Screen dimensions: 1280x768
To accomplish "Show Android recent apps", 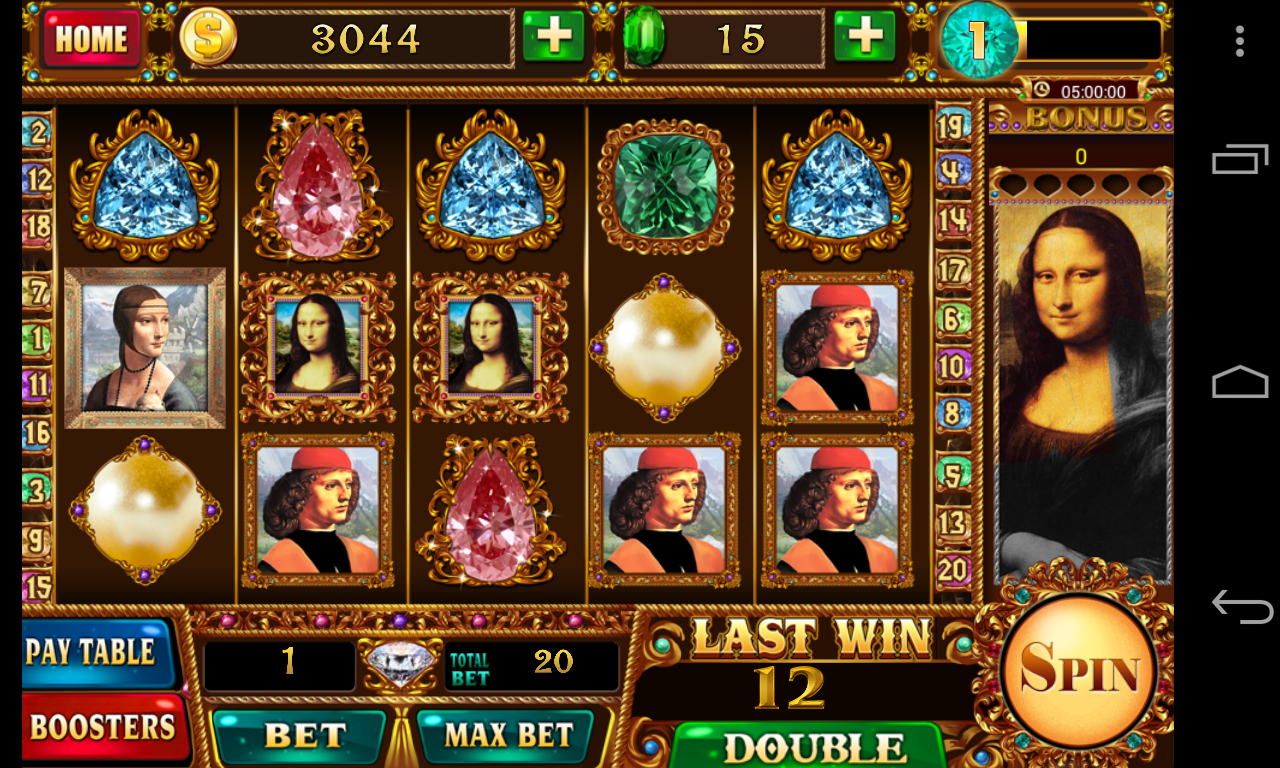I will pos(1240,160).
